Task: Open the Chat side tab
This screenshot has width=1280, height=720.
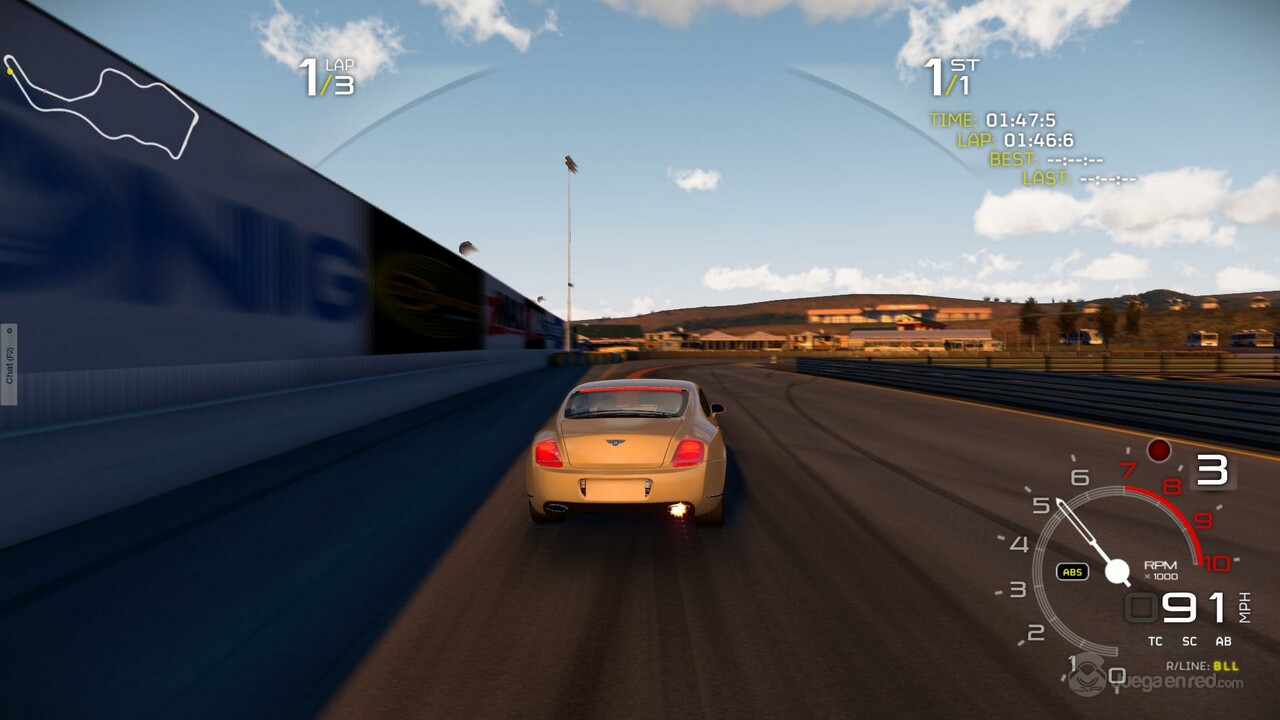Action: coord(8,364)
